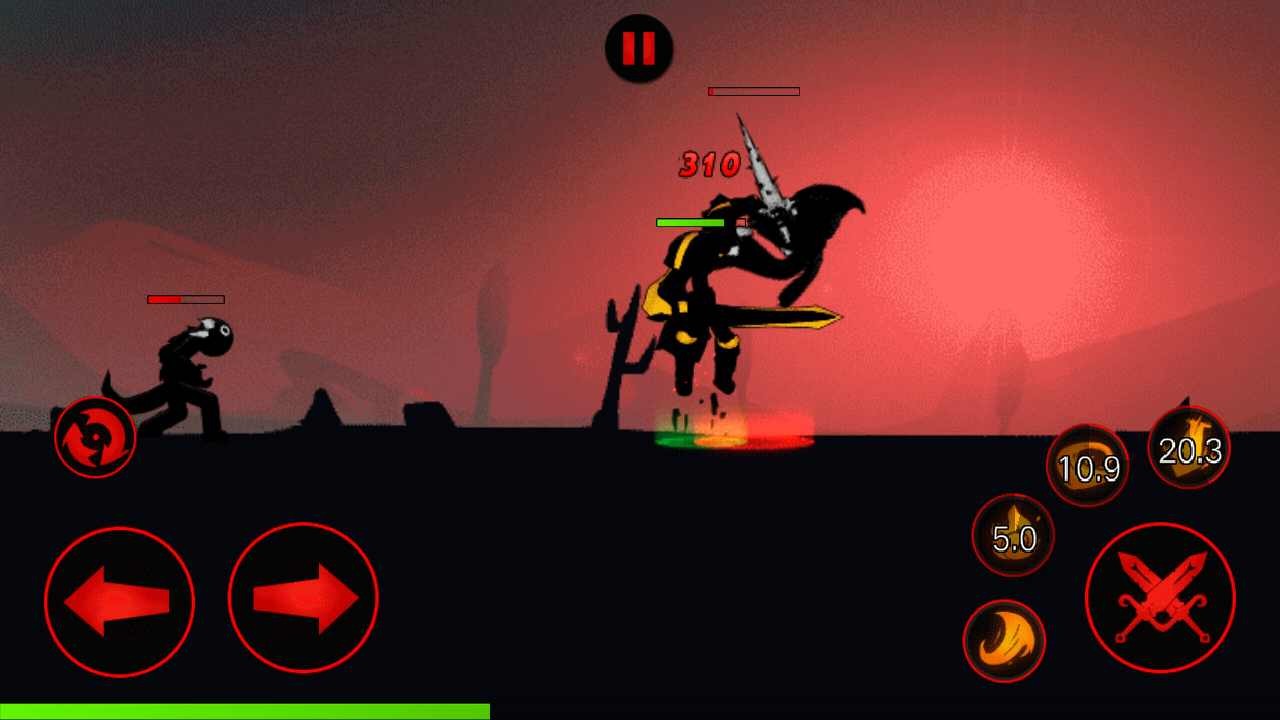Tap the small red marker beside the hero's health bar
The image size is (1280, 720).
(740, 220)
